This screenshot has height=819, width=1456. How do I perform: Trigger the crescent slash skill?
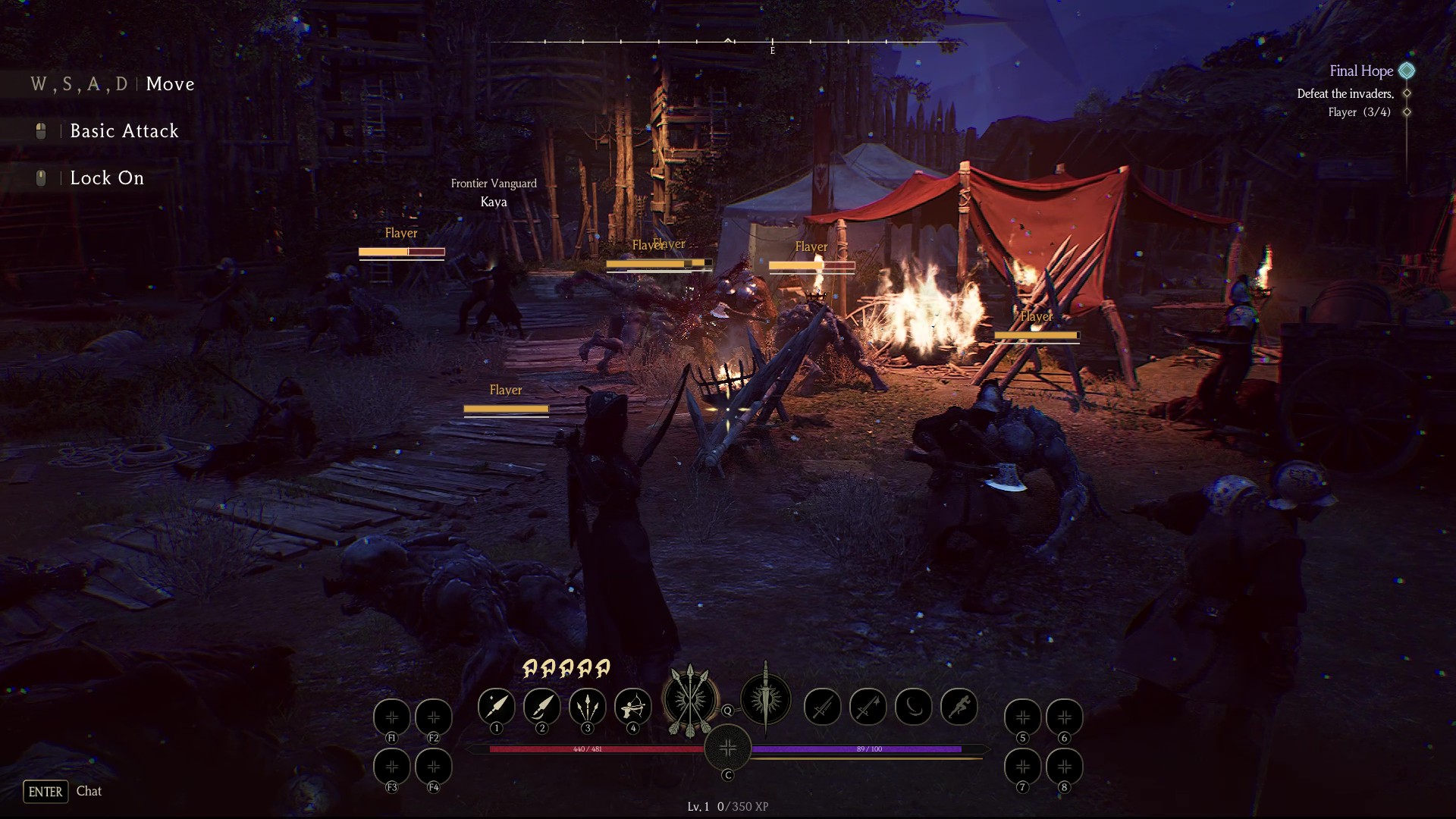[x=913, y=707]
